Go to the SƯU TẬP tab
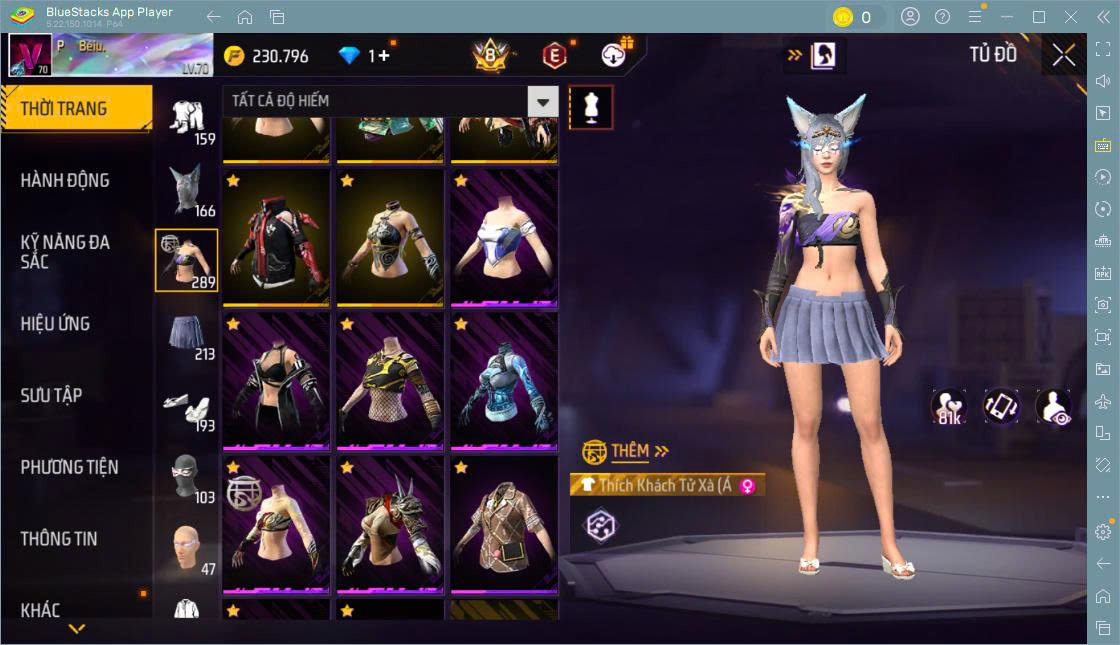 point(51,396)
